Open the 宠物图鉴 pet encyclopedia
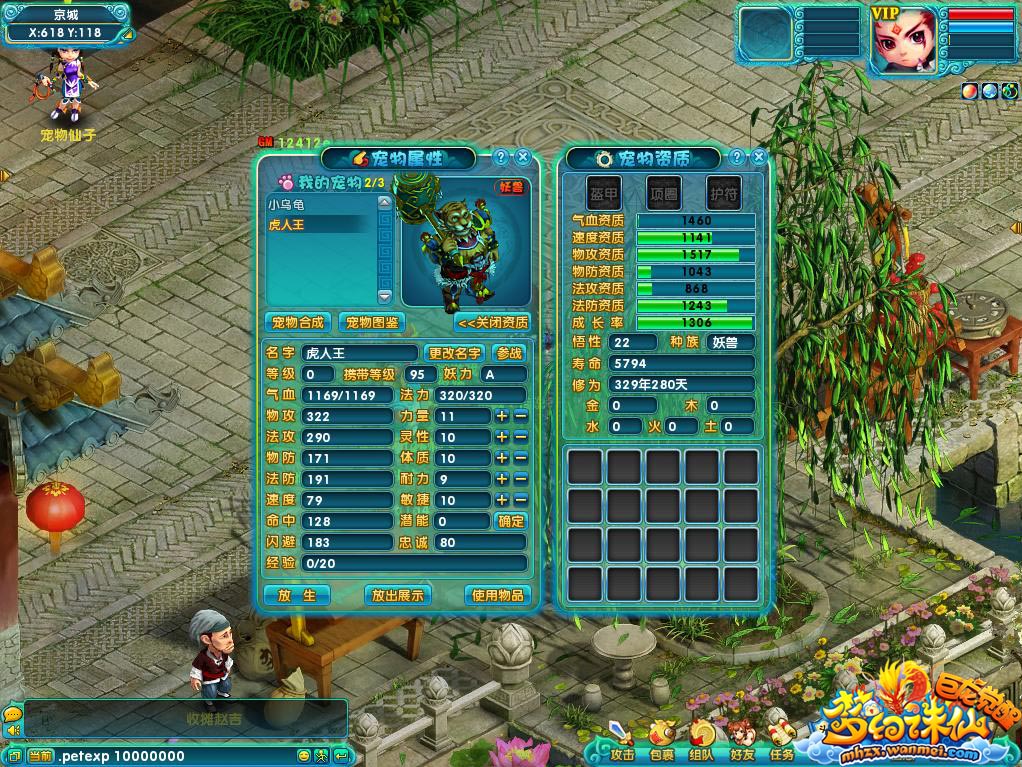The image size is (1022, 767). coord(372,322)
